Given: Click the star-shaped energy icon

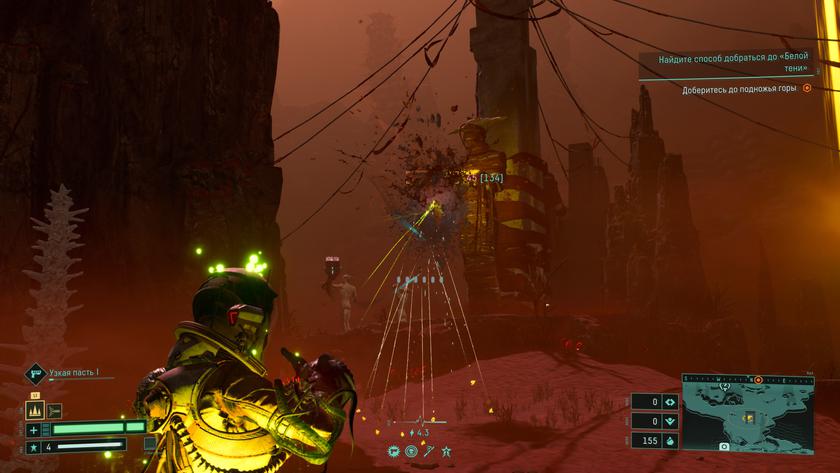Looking at the screenshot, I should coord(33,446).
